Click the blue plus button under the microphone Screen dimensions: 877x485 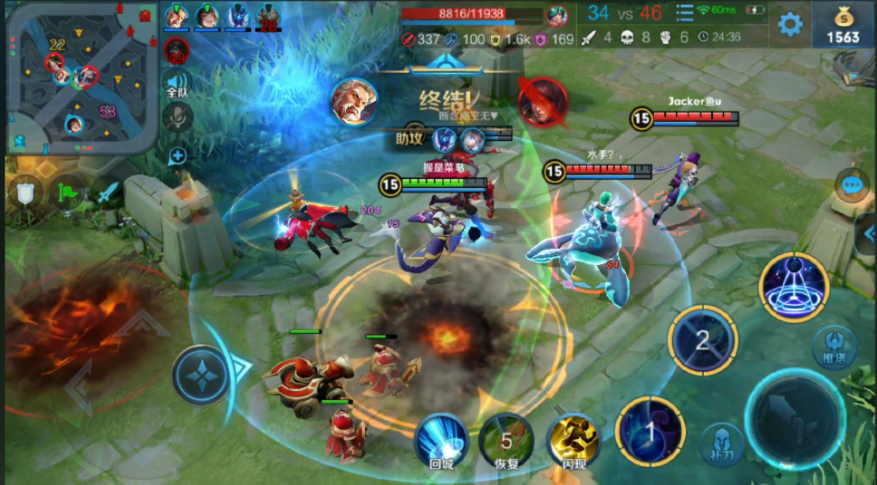pos(177,155)
